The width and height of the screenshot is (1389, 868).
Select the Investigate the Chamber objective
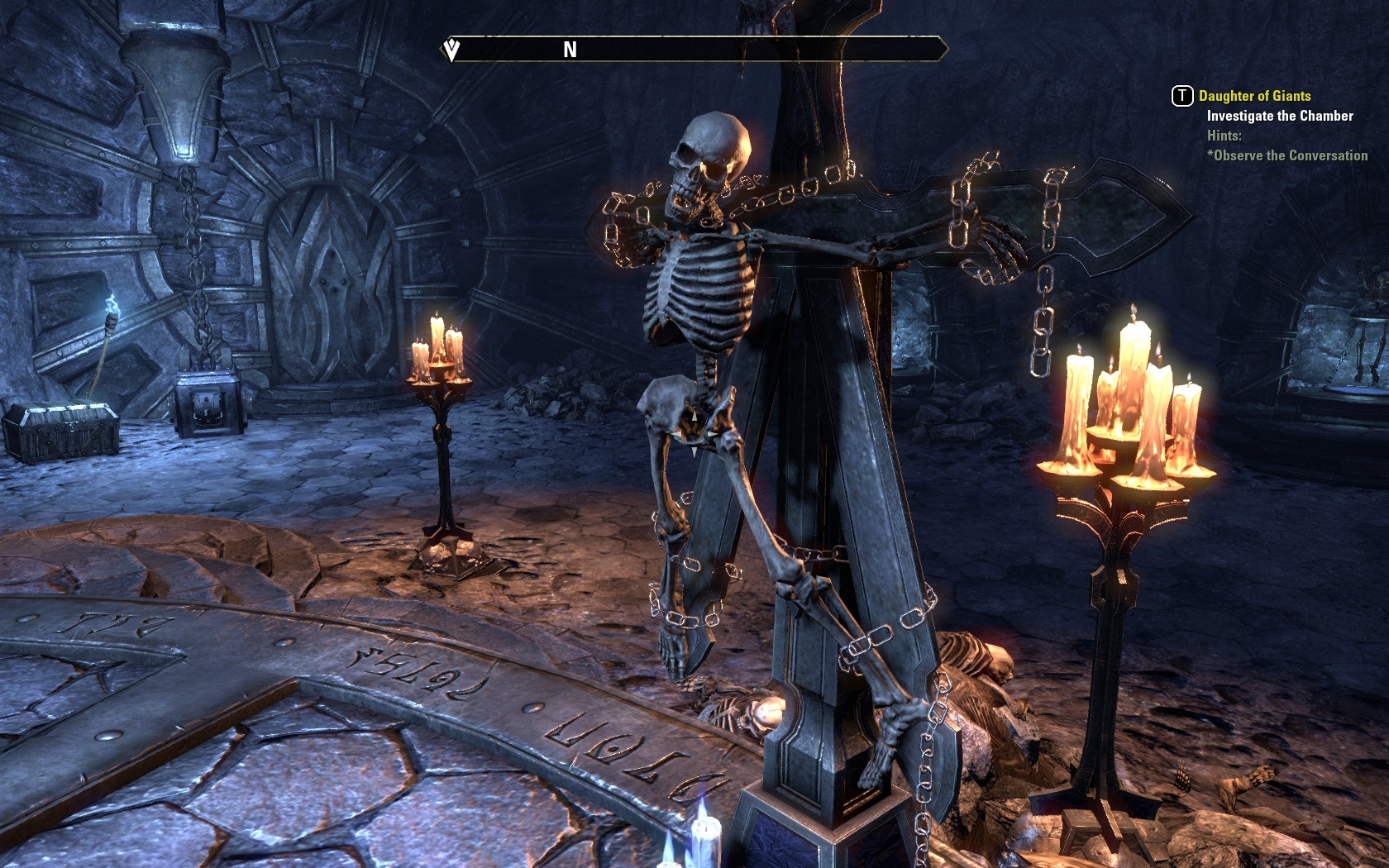tap(1279, 116)
